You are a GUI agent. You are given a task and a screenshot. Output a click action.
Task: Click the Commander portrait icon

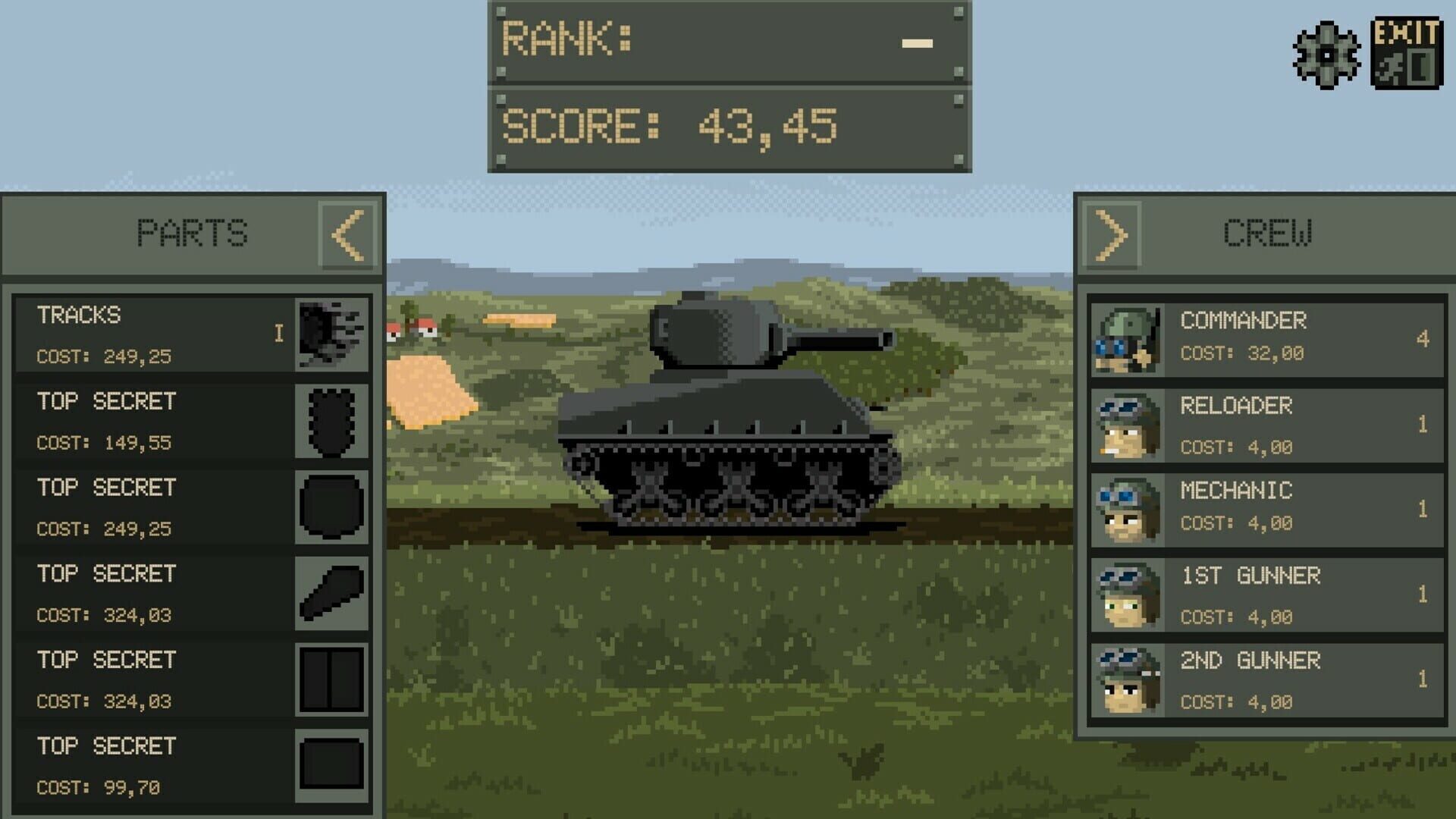click(x=1125, y=339)
